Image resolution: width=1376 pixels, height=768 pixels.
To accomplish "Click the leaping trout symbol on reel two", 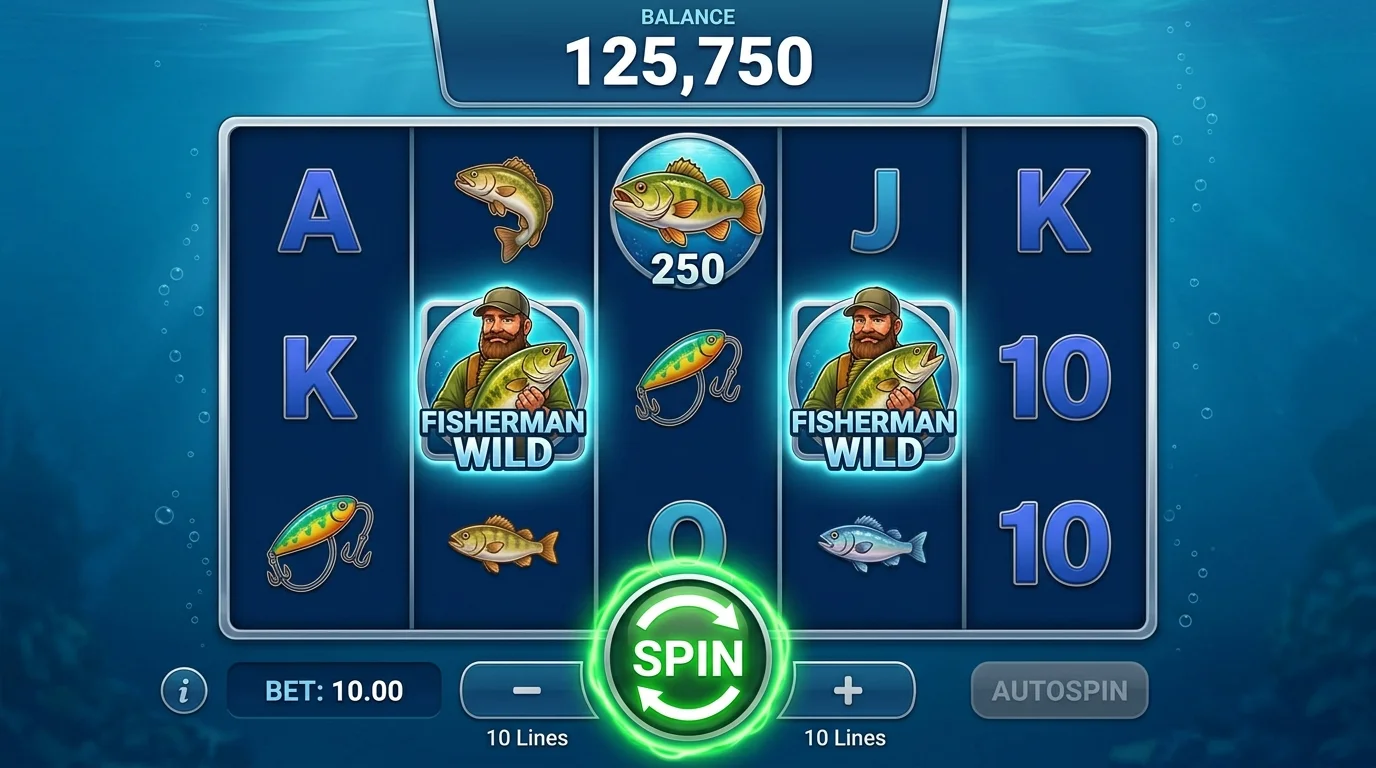I will point(502,210).
